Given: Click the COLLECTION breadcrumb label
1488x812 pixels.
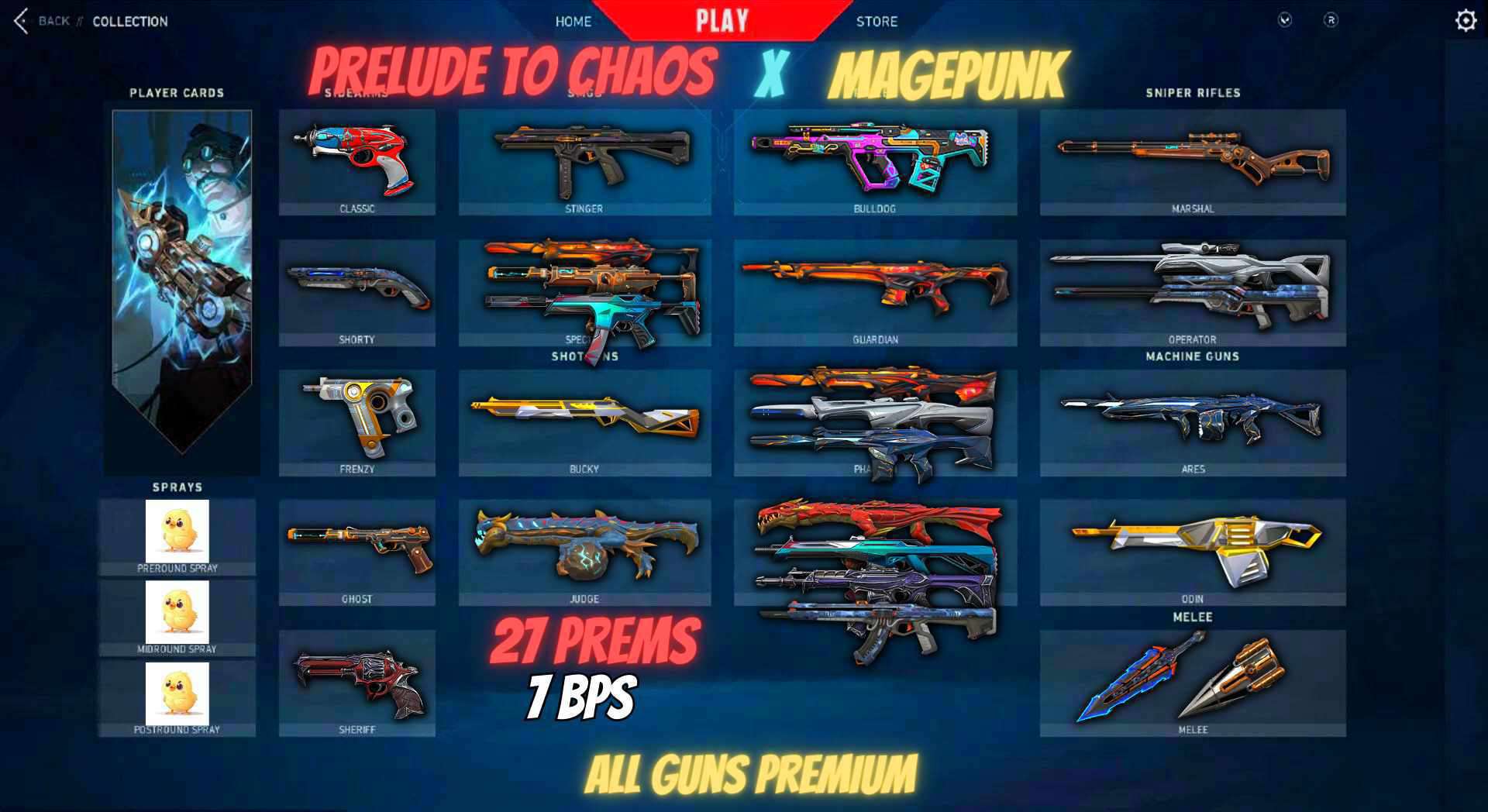Looking at the screenshot, I should pyautogui.click(x=129, y=21).
